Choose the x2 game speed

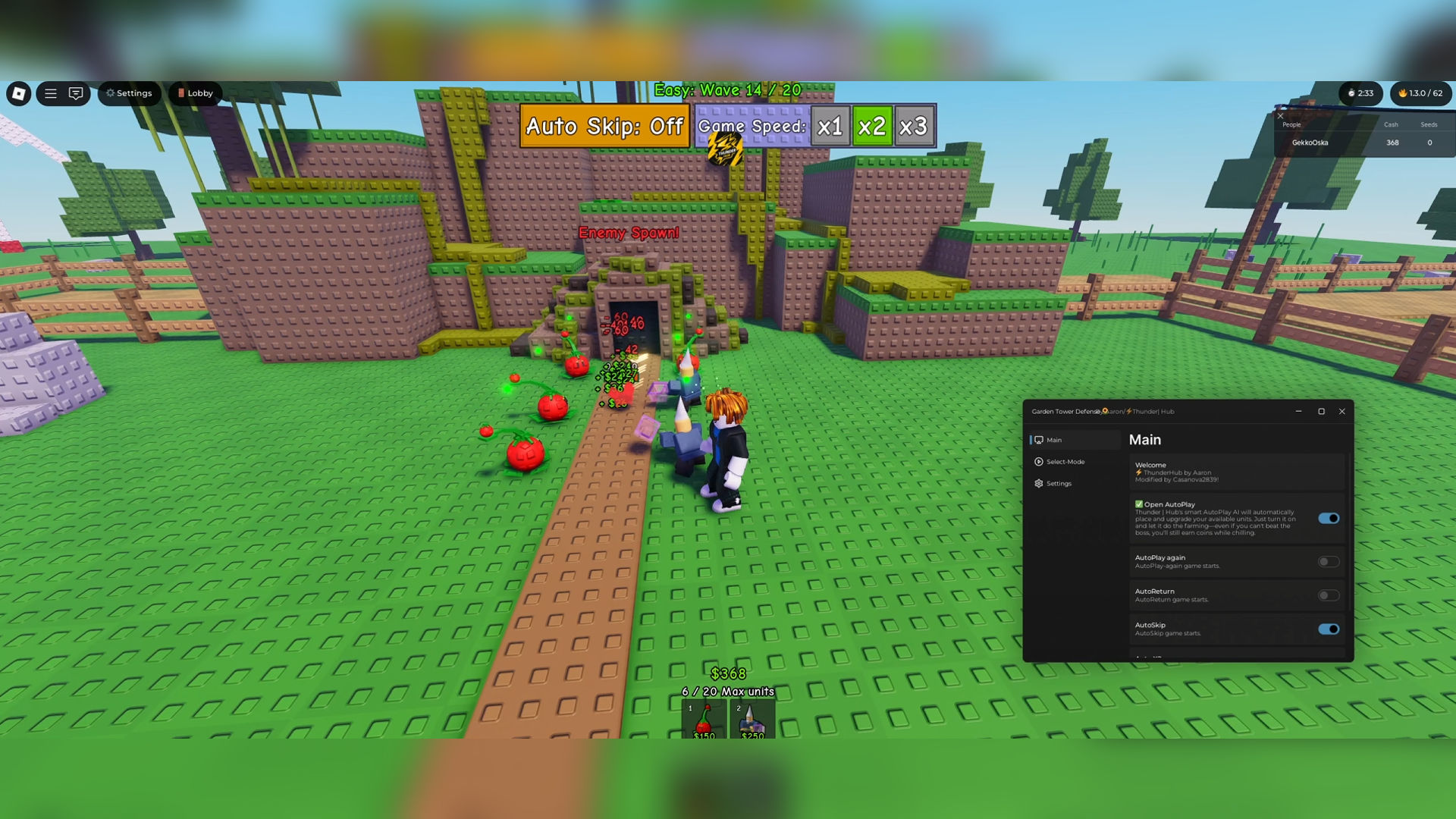pos(871,126)
